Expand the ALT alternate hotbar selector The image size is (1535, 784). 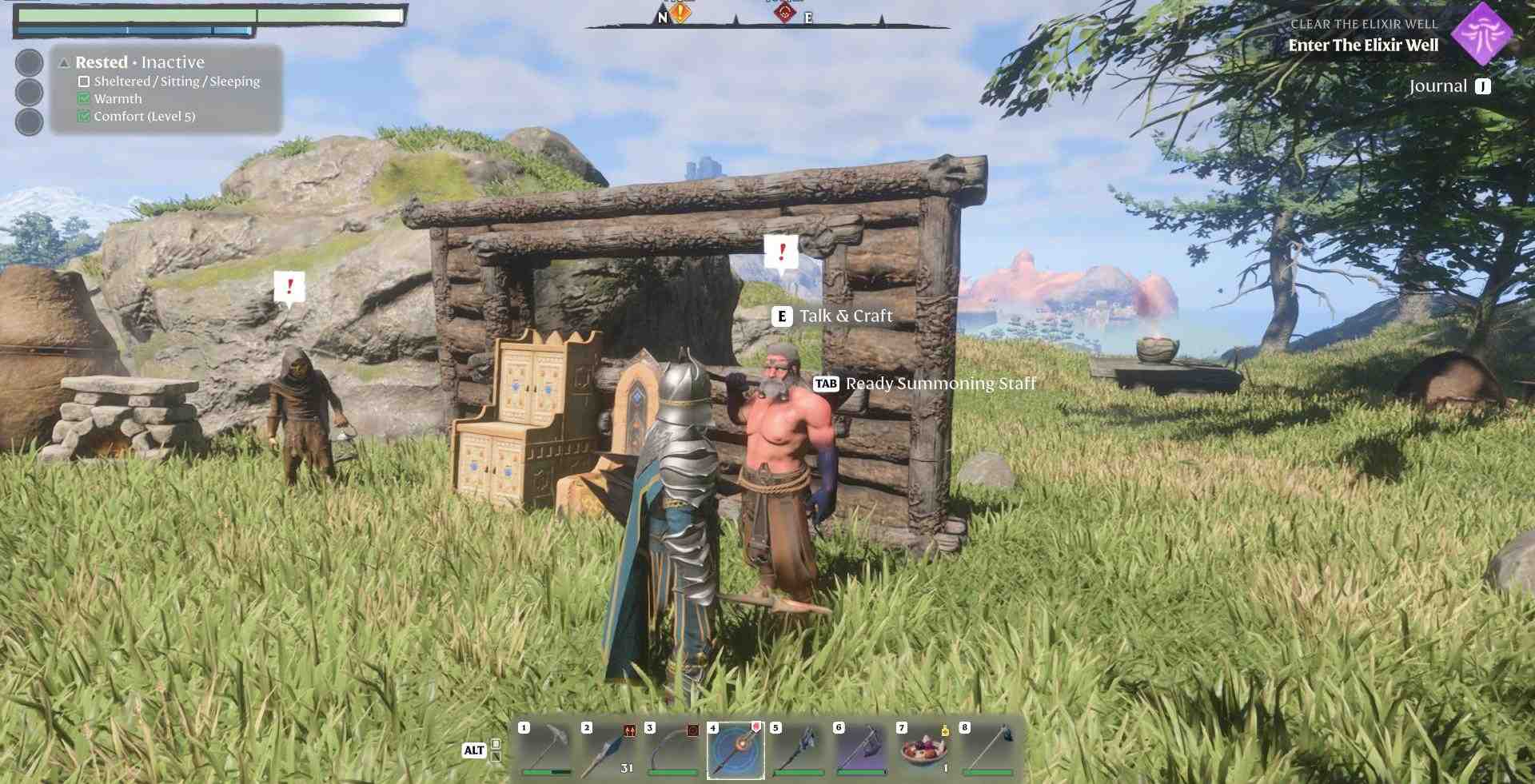pos(474,751)
